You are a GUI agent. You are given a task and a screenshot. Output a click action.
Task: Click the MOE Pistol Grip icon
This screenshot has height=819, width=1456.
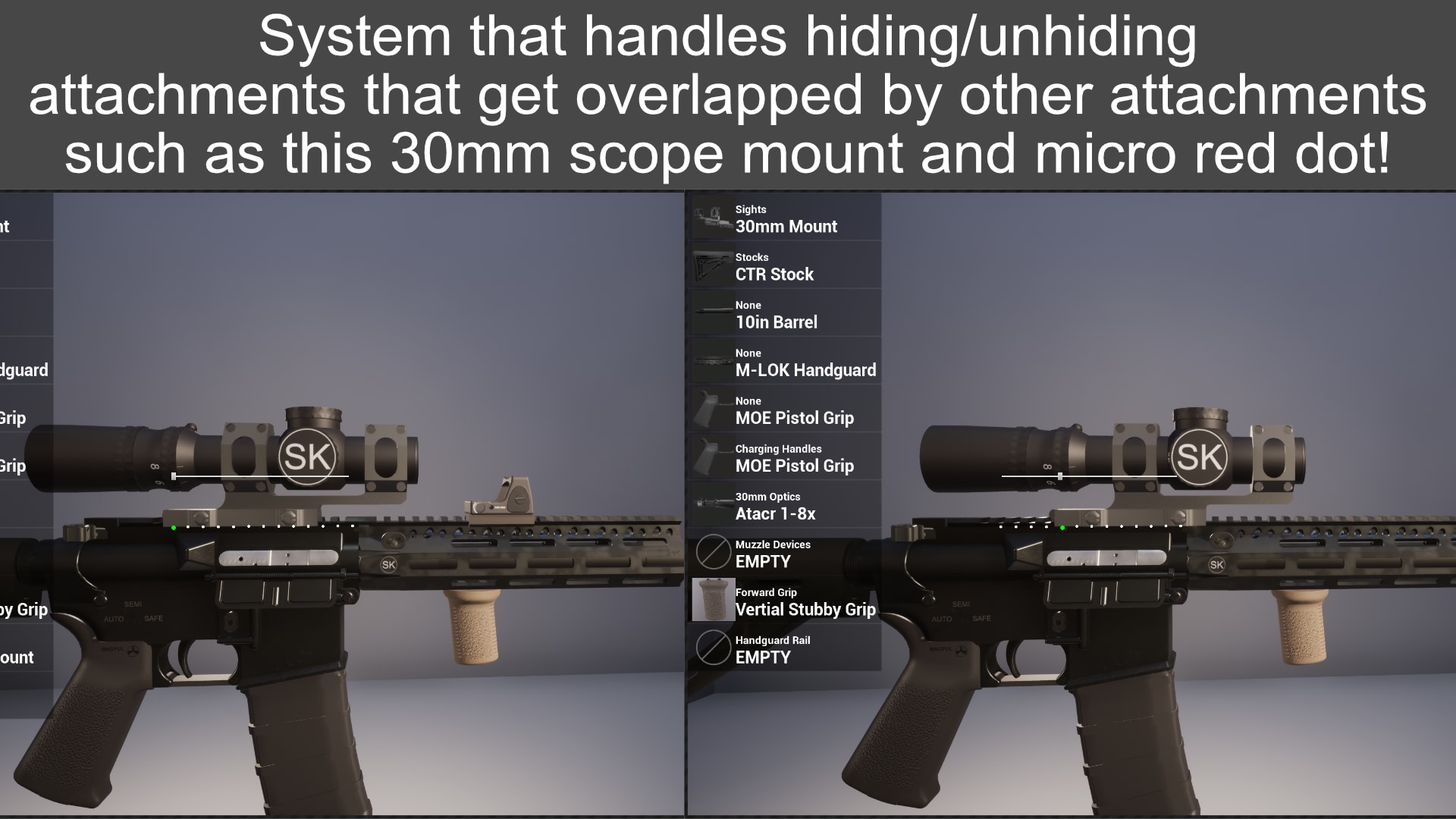coord(713,409)
